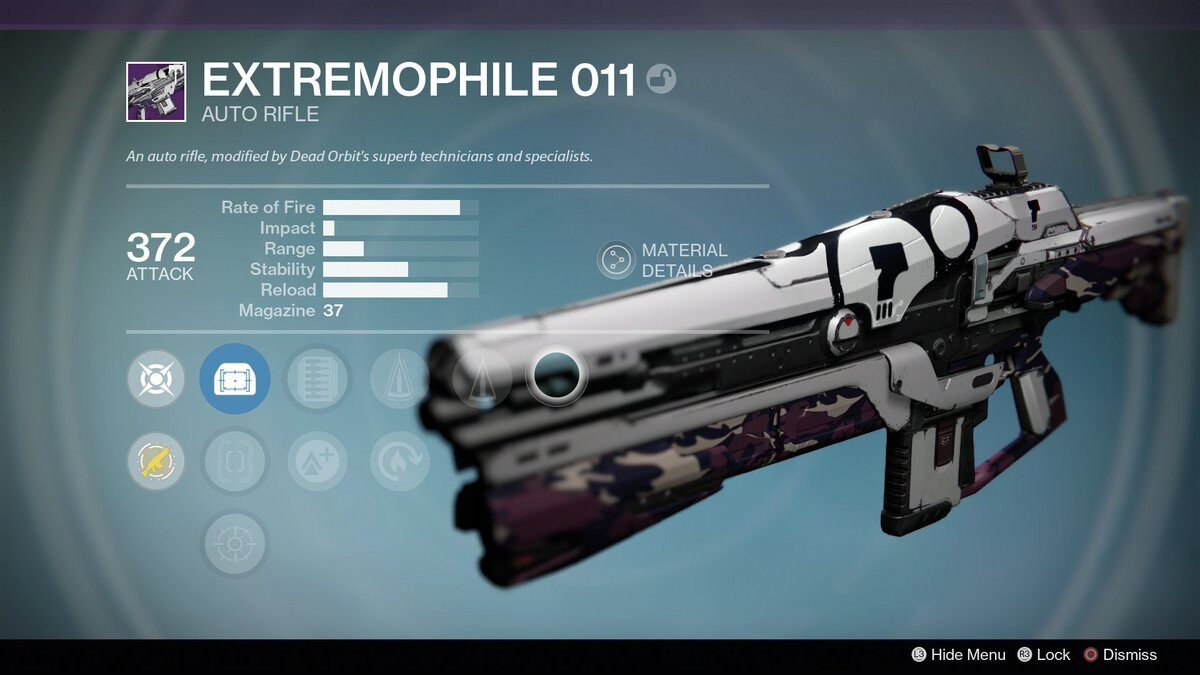Select the flame reload arrow perk

tap(399, 461)
